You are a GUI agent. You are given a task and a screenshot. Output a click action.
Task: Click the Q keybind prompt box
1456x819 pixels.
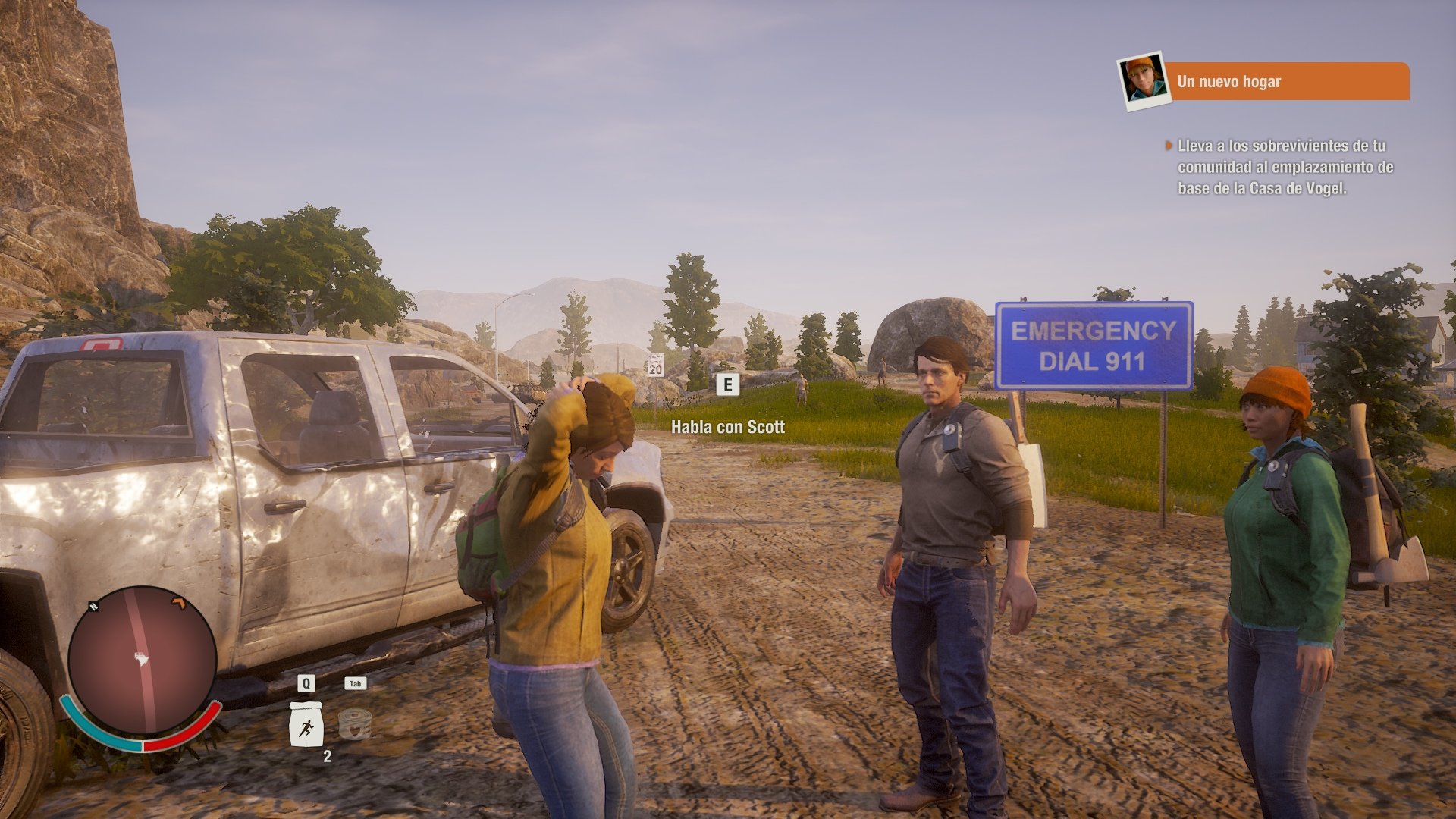pos(306,684)
